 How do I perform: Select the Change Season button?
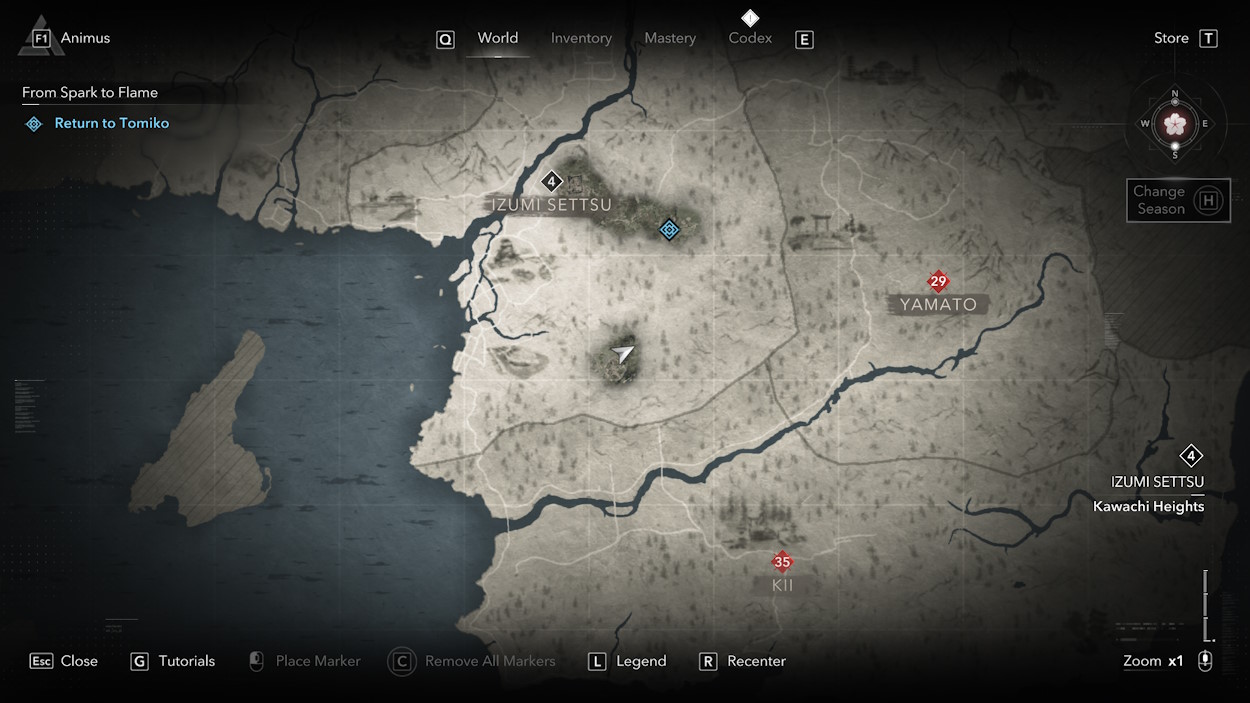[x=1177, y=200]
